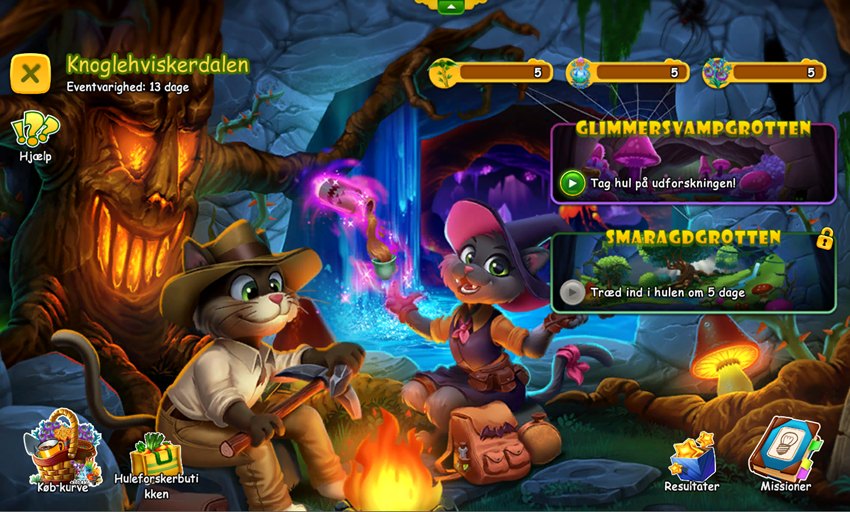The height and width of the screenshot is (512, 850).
Task: Select the locked Smaragdgrotten cave panel
Action: [x=693, y=272]
